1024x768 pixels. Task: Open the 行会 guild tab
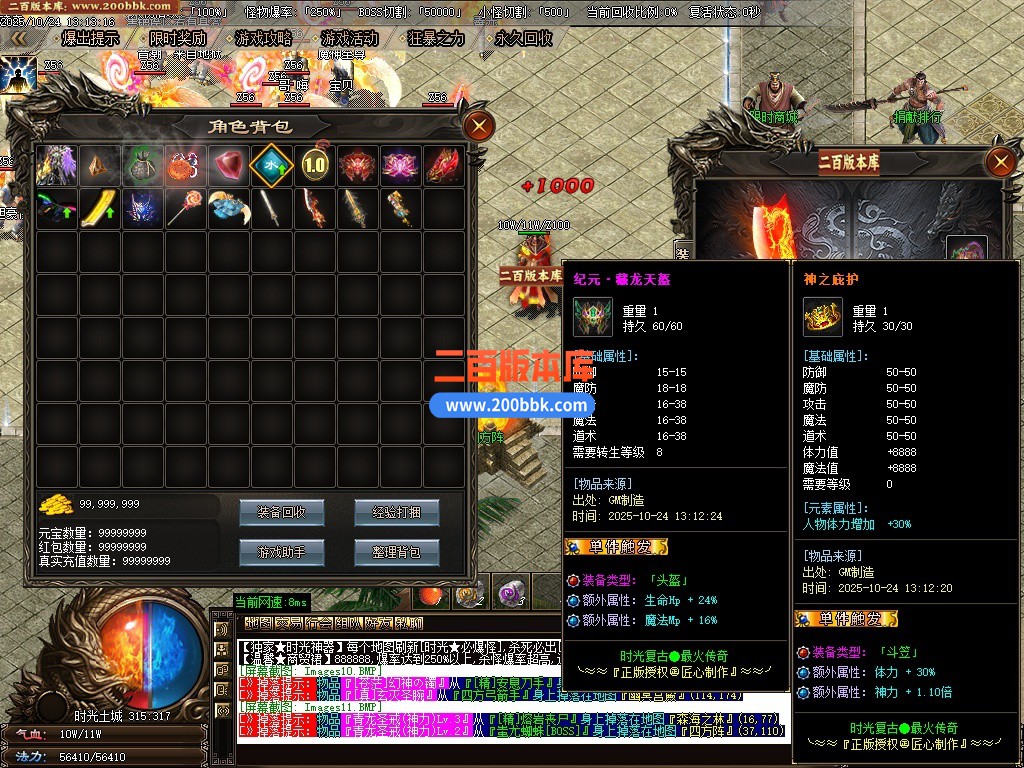[x=318, y=624]
